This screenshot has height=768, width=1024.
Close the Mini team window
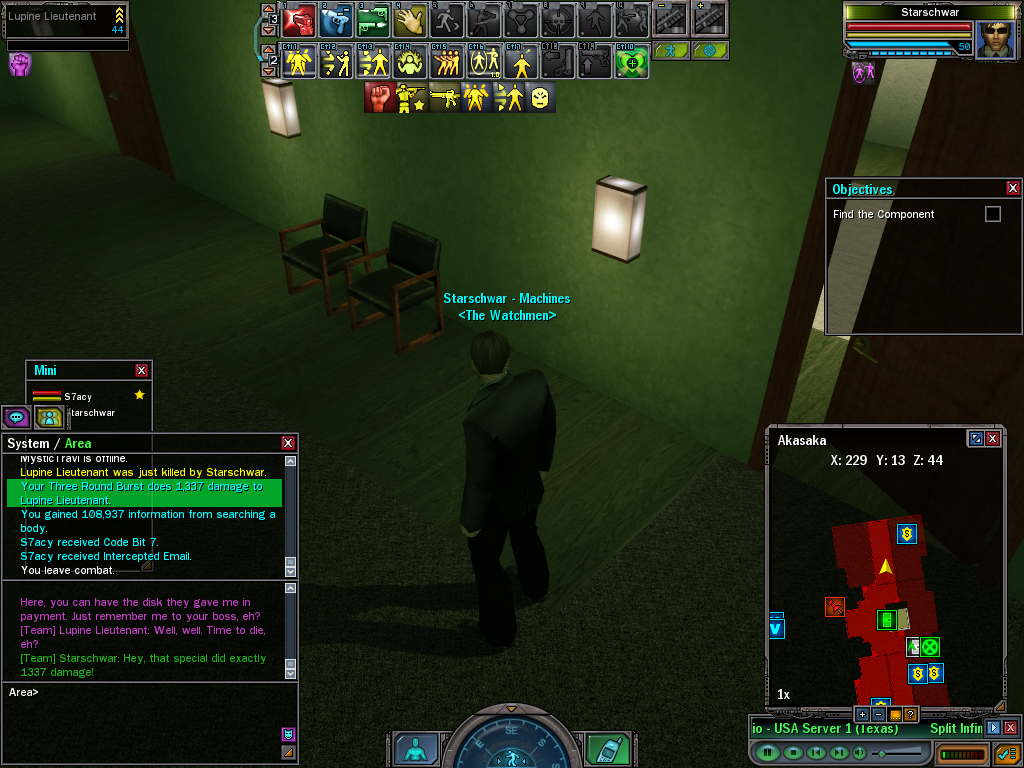[142, 370]
